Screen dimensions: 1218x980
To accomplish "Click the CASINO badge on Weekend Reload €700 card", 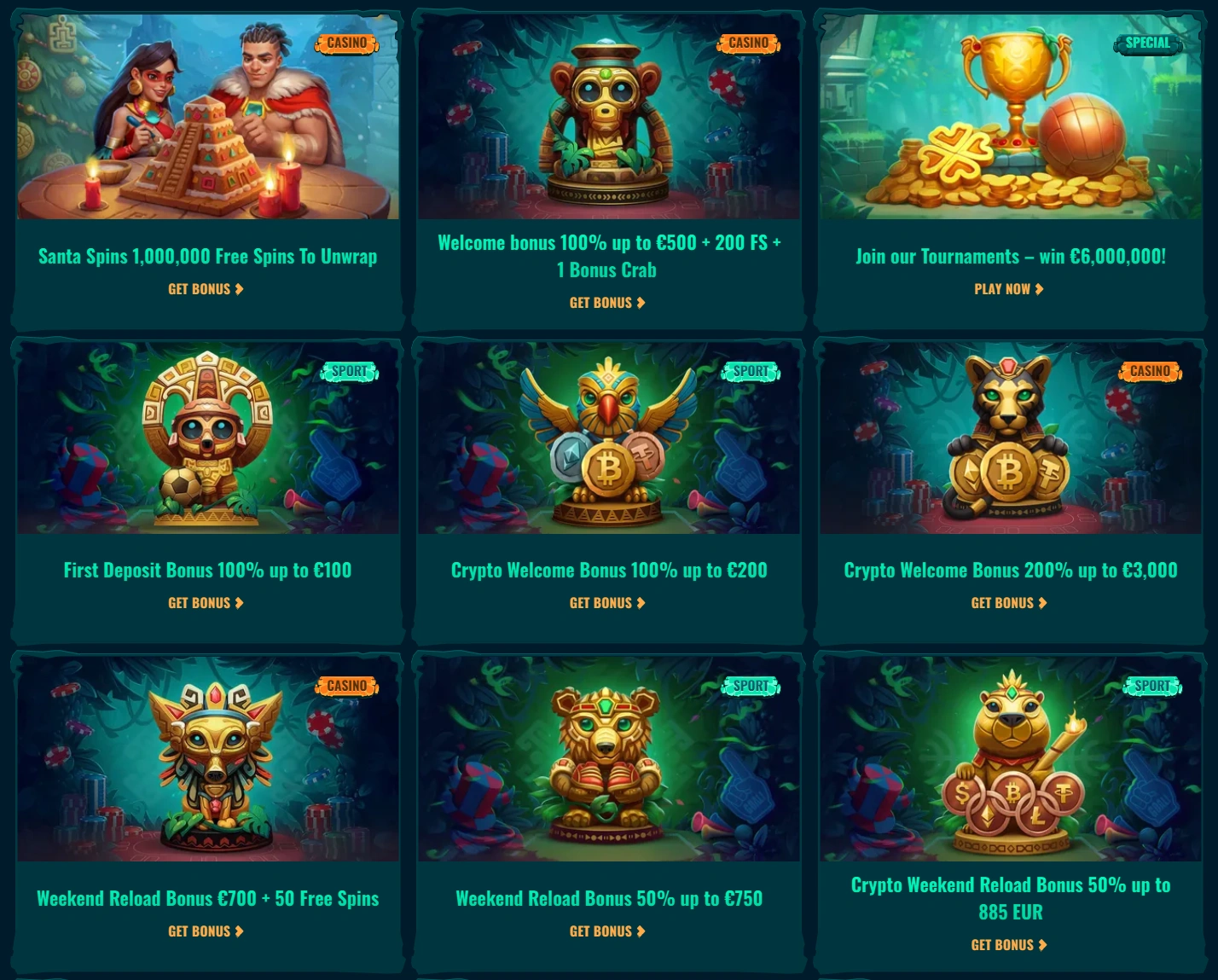I will [346, 685].
